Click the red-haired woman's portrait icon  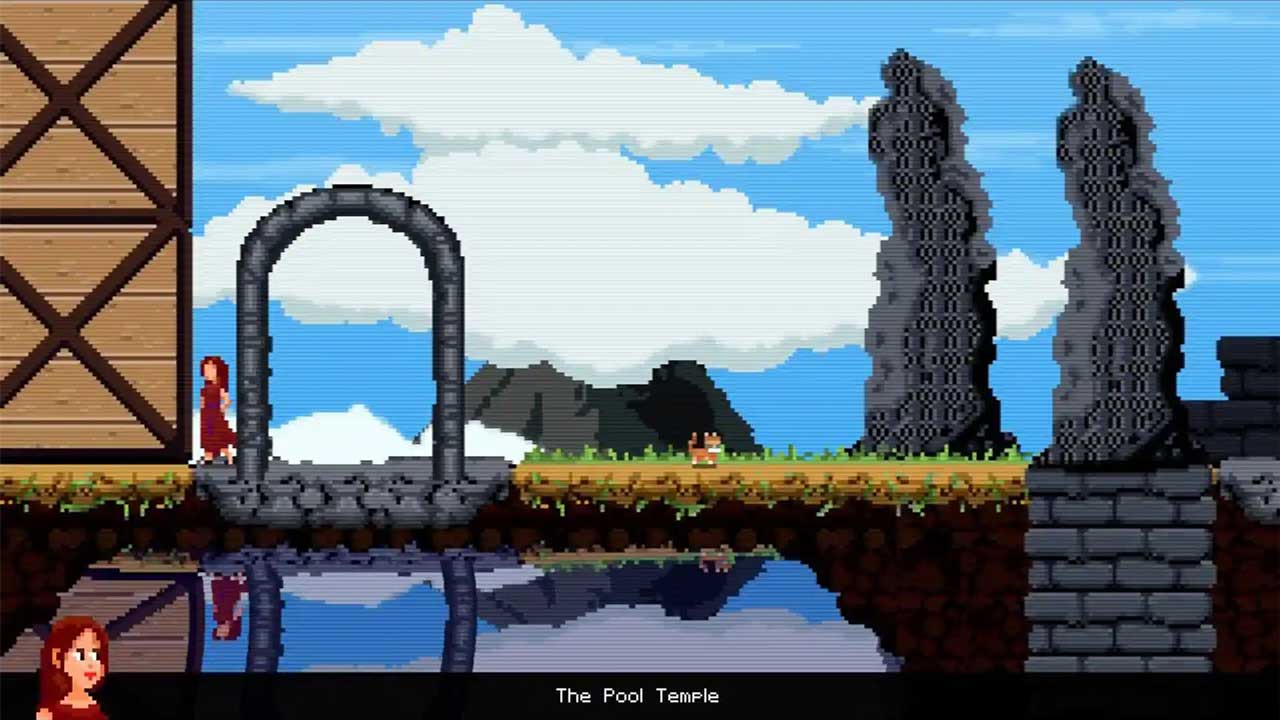tap(73, 667)
